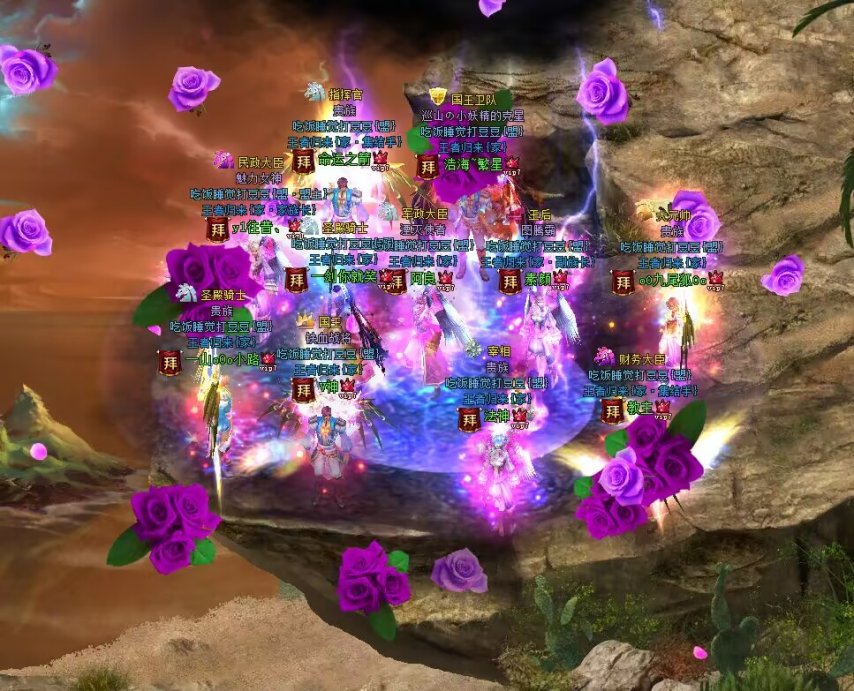
Task: Click the 拜 badge beside oo九尾狐oo
Action: [622, 282]
